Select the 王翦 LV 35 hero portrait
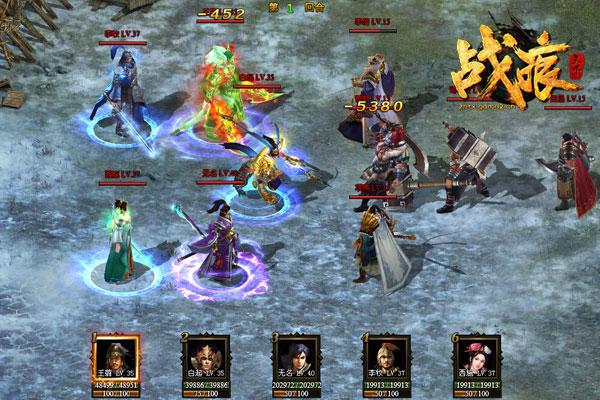 (115, 355)
